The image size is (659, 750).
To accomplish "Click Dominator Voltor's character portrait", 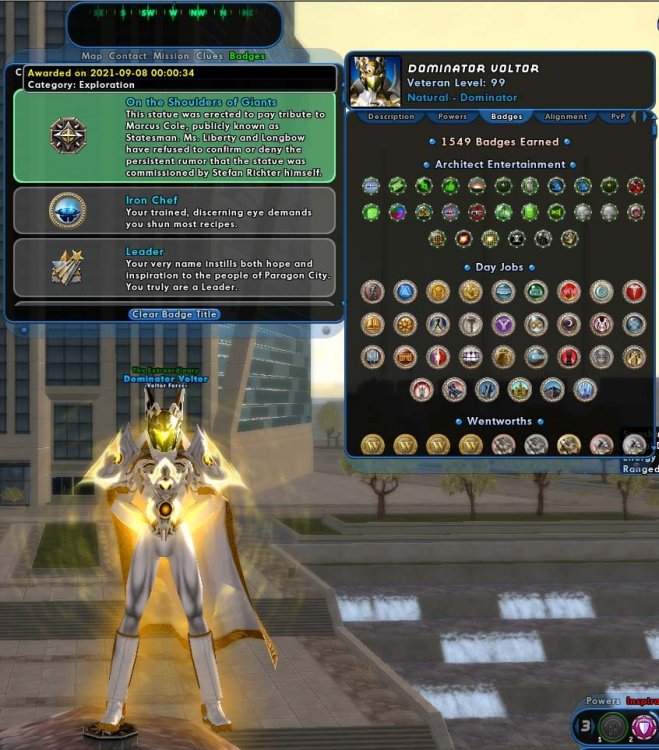I will click(x=375, y=82).
